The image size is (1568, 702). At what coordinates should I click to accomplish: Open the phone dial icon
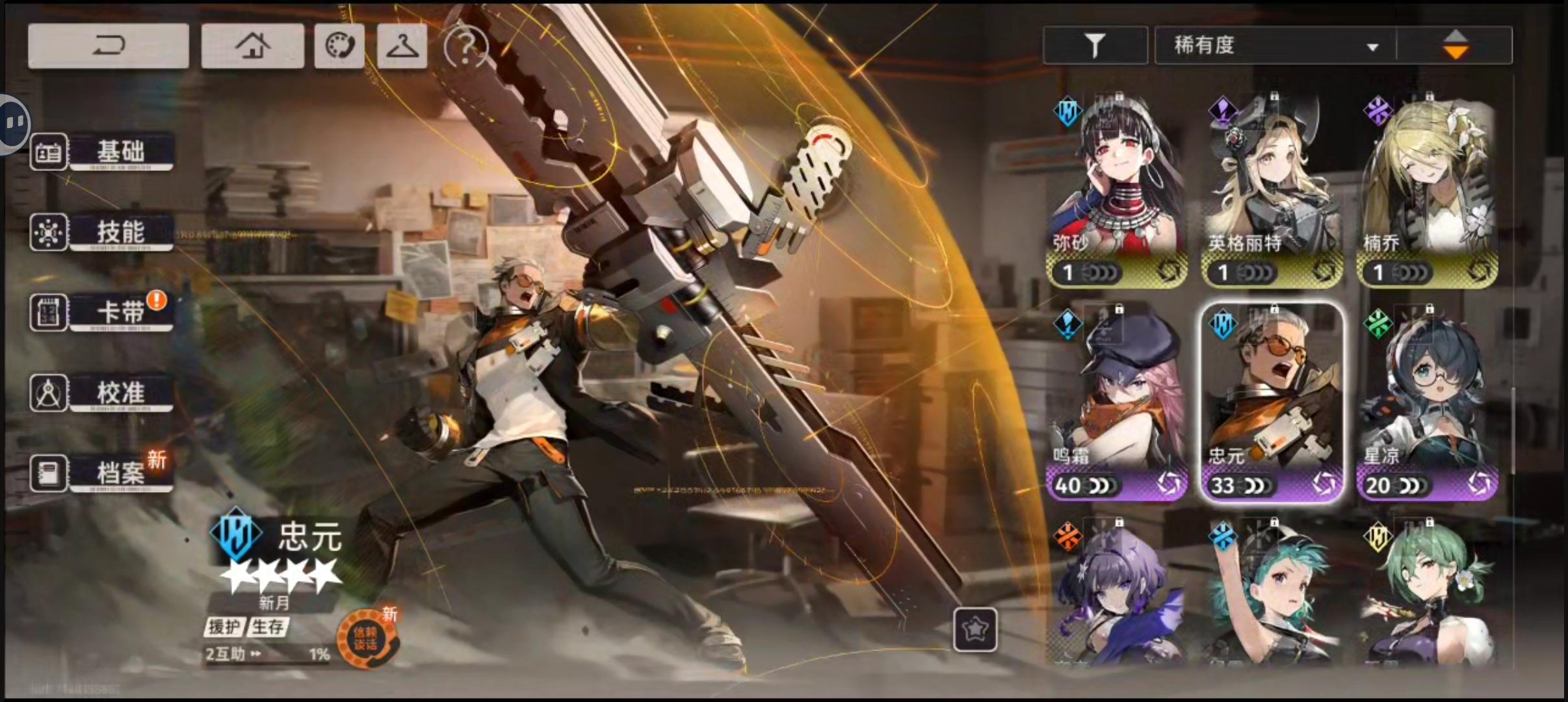[x=339, y=45]
